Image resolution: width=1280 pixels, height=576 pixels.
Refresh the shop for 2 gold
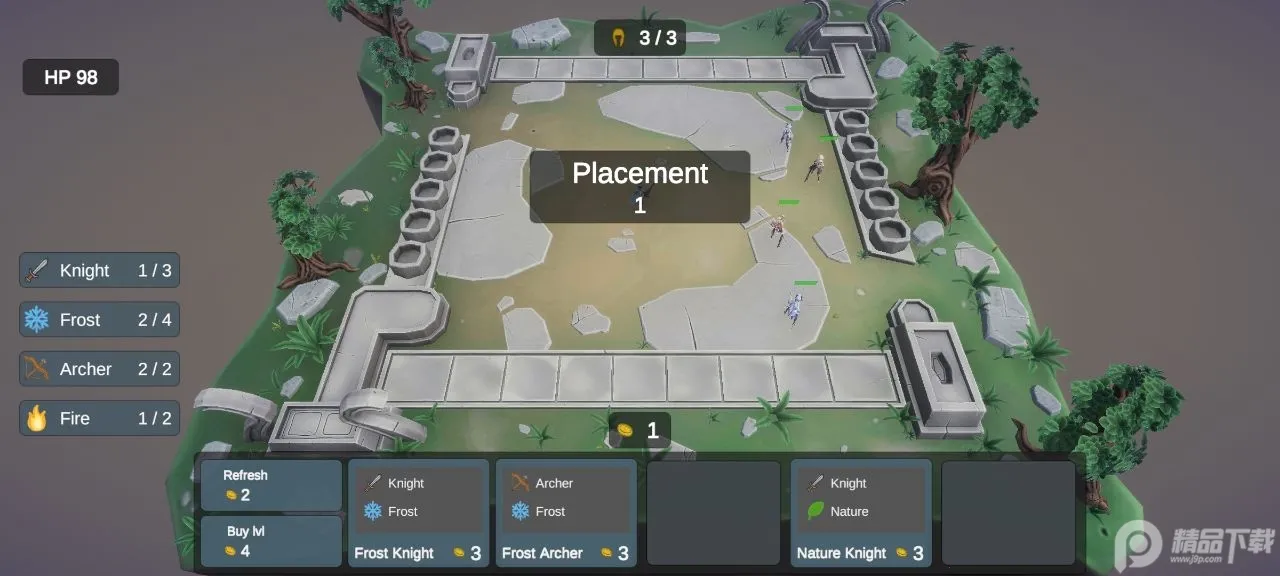point(270,485)
